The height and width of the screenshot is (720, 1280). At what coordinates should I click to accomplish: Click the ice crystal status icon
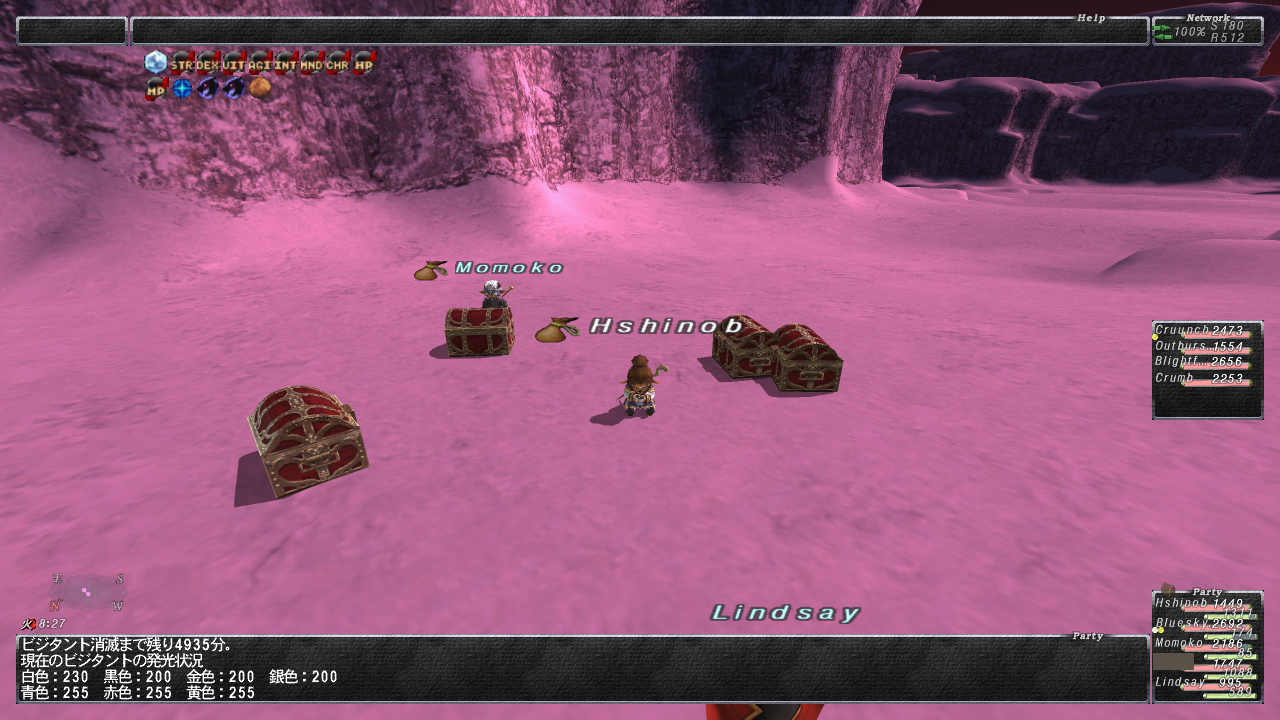155,63
